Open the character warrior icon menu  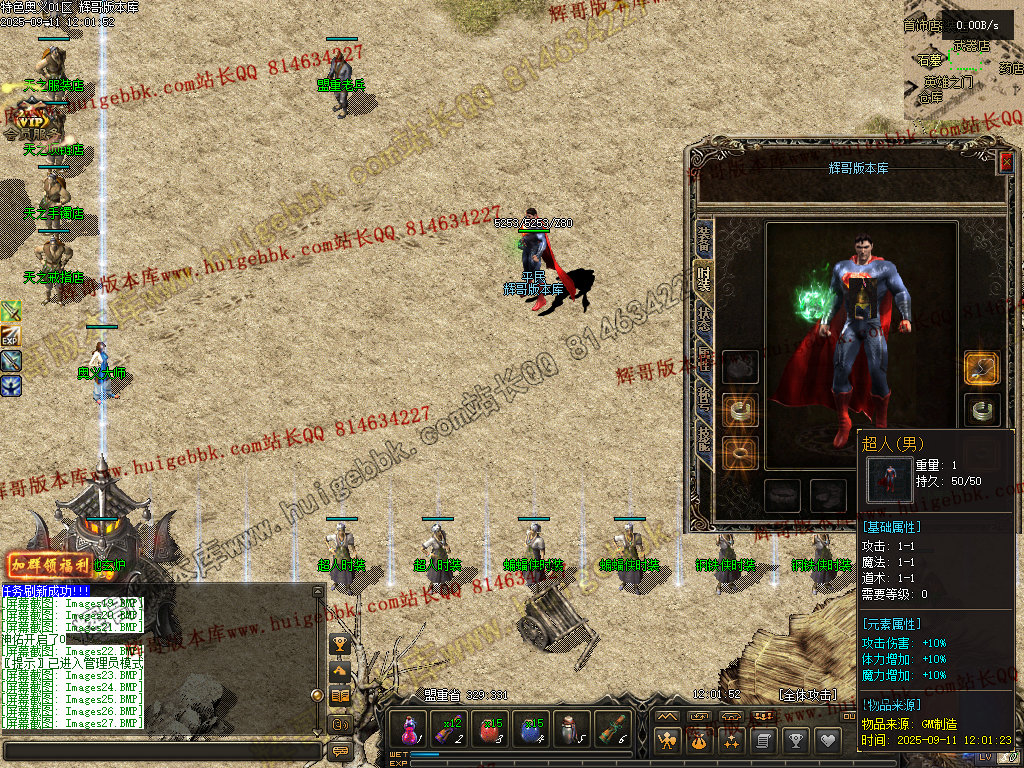pyautogui.click(x=667, y=740)
